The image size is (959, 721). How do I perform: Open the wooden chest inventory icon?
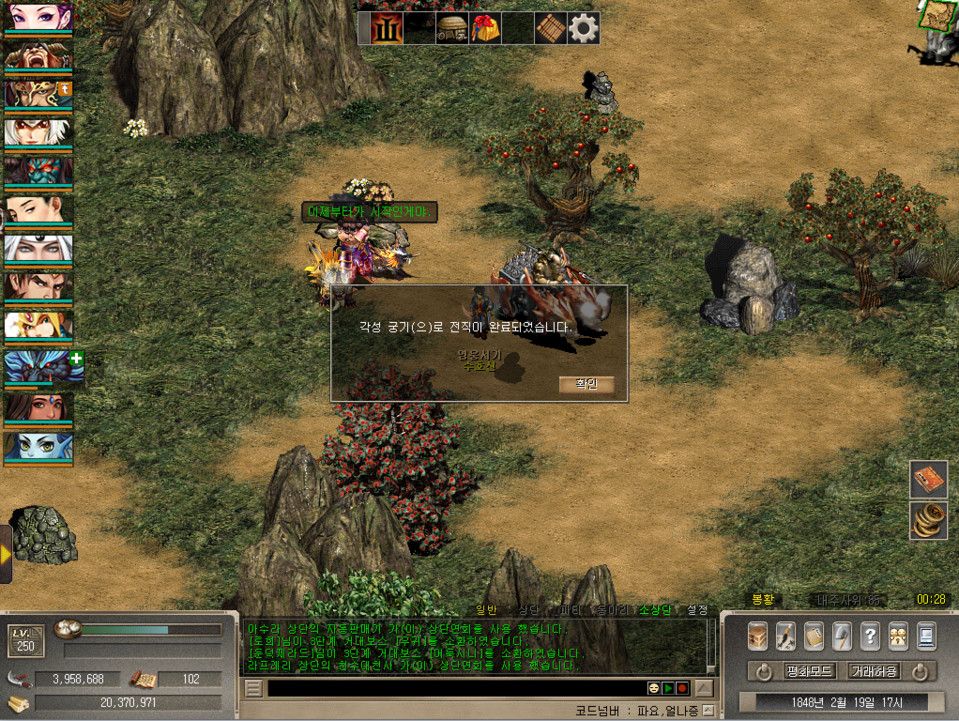[x=758, y=636]
